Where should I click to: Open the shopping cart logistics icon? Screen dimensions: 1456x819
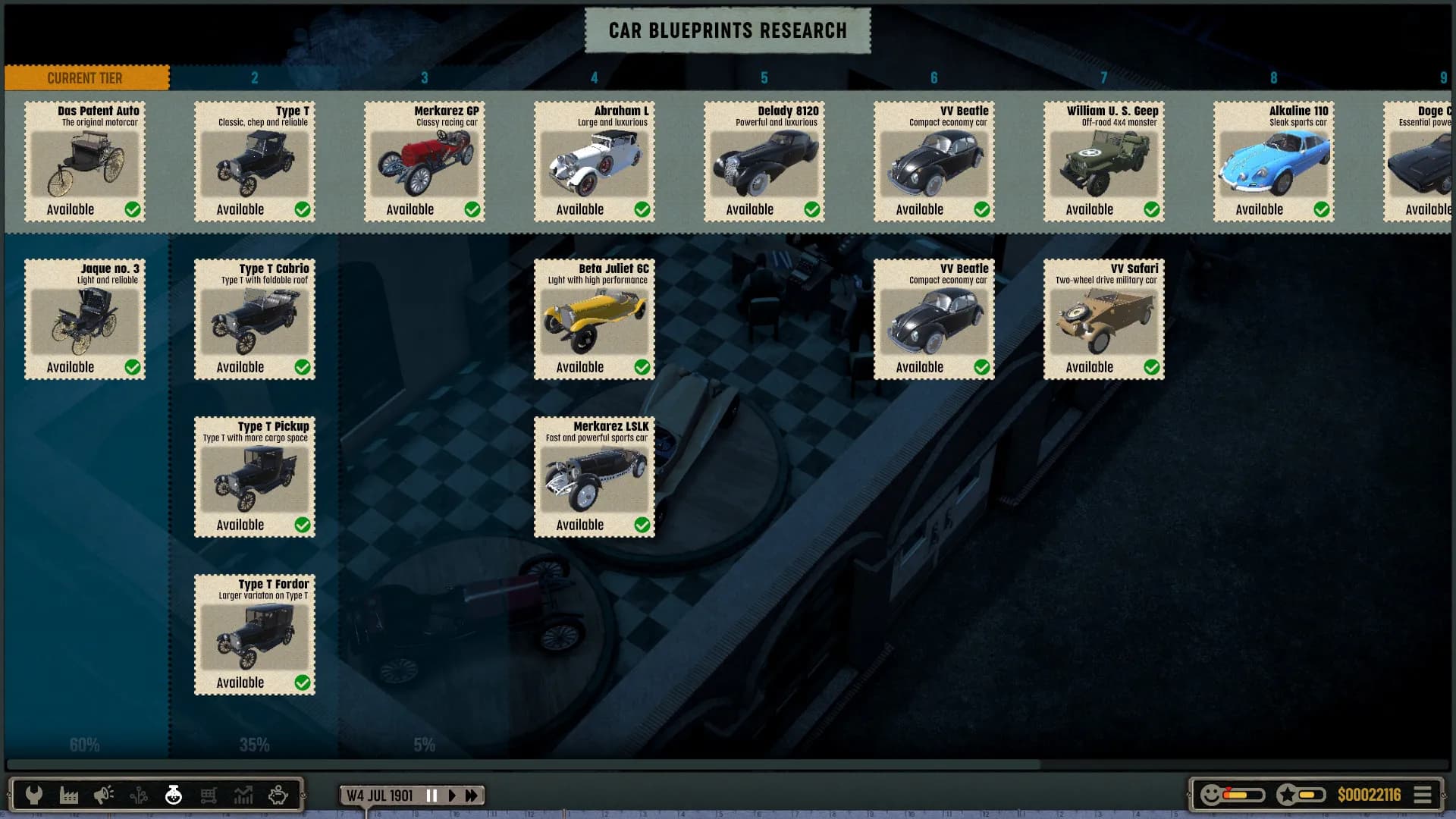coord(208,794)
